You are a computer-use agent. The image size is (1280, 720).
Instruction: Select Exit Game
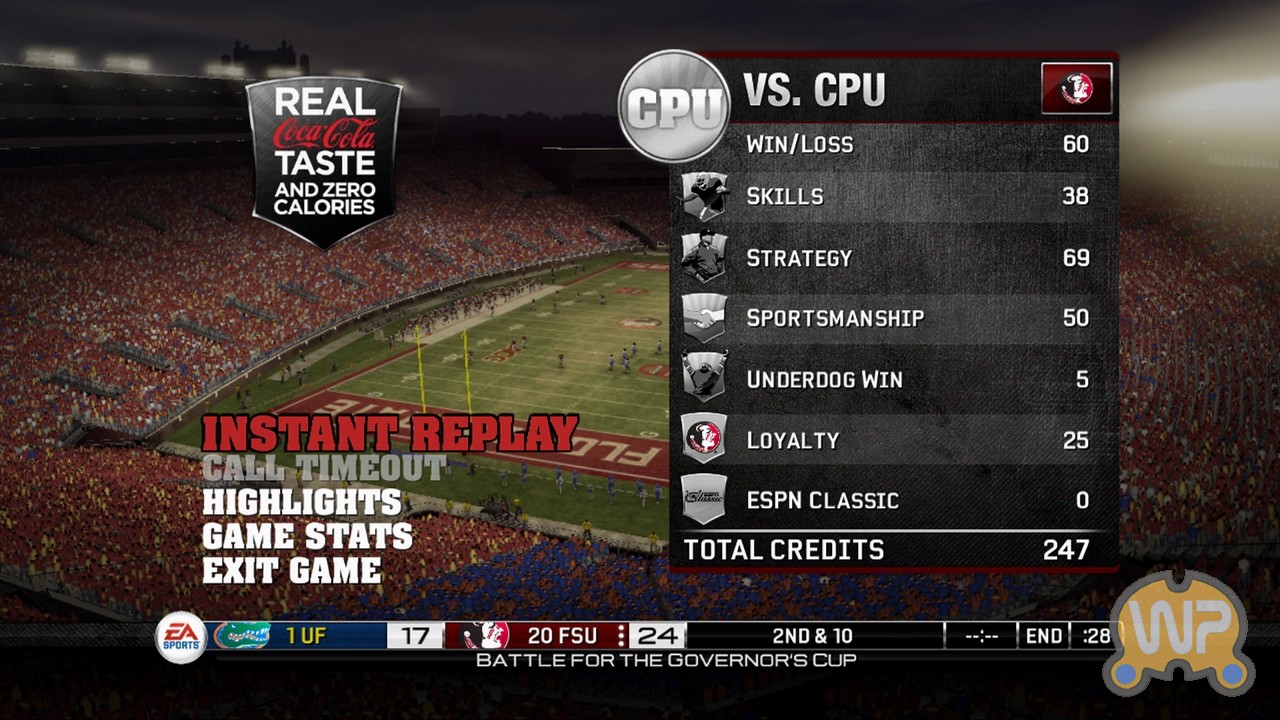(x=291, y=571)
